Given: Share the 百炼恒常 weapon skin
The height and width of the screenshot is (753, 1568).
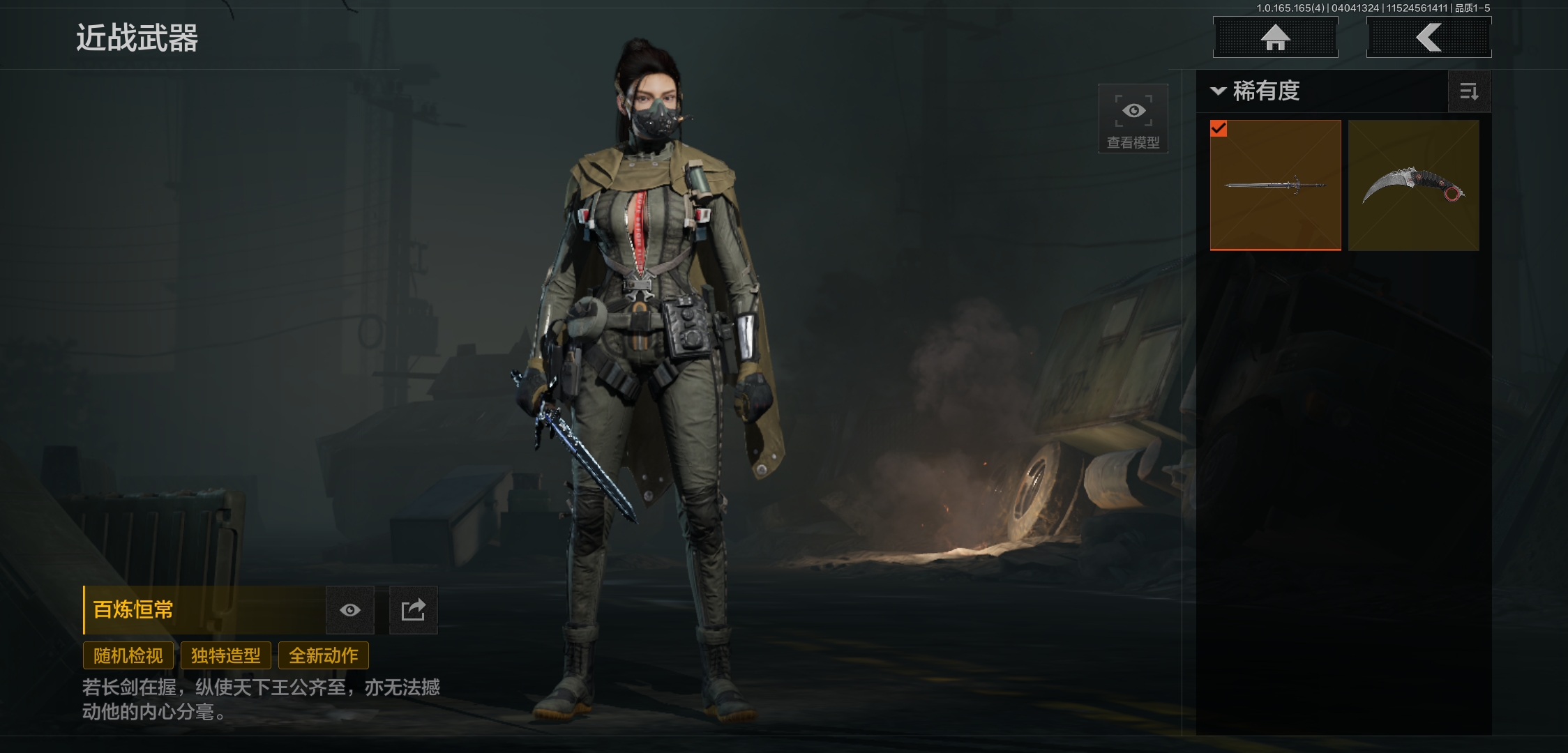Looking at the screenshot, I should pos(413,610).
